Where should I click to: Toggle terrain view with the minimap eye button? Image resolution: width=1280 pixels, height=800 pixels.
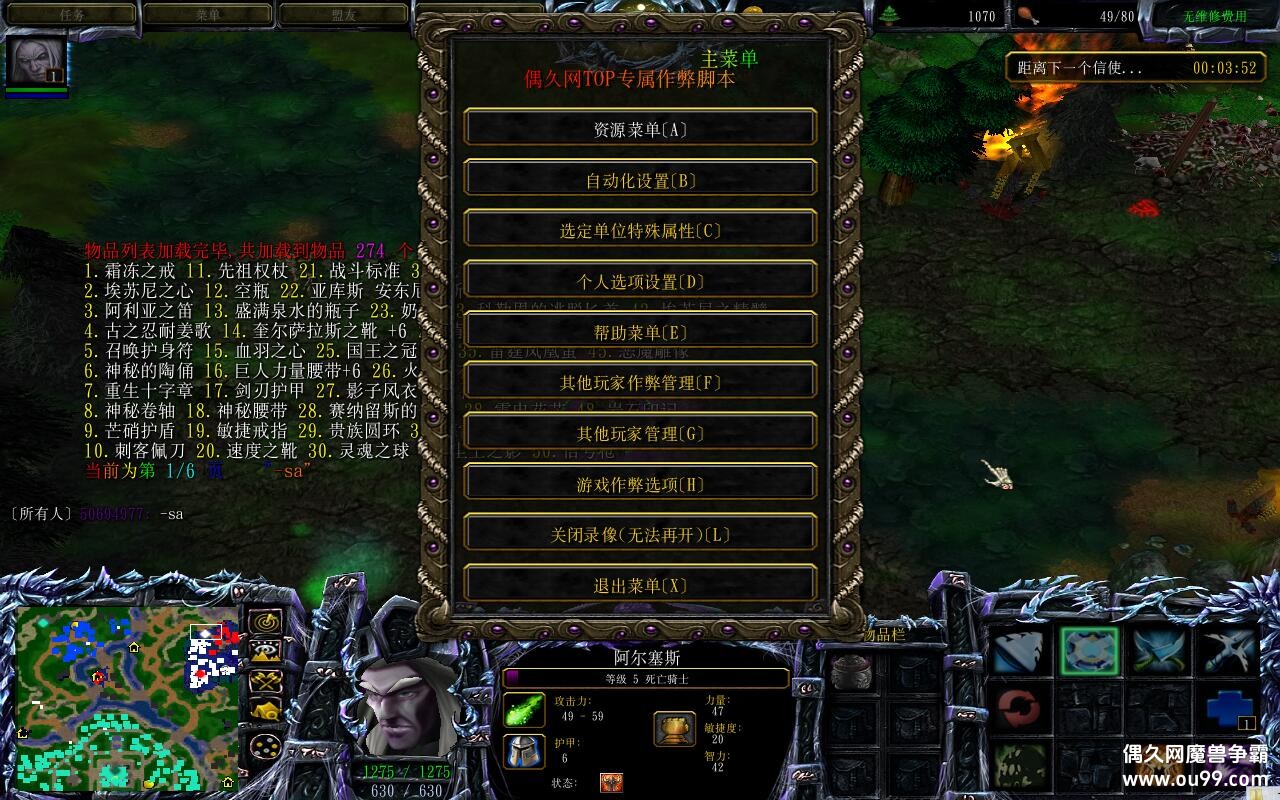(265, 652)
